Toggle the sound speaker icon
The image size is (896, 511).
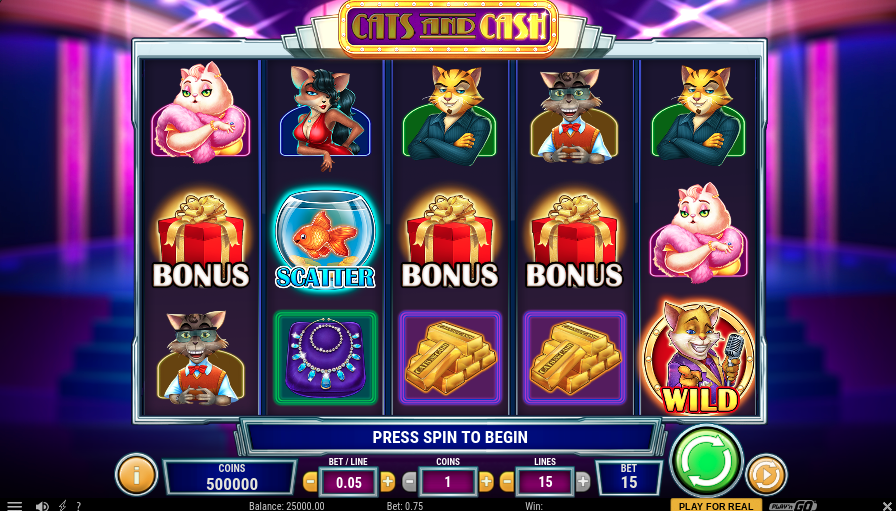pos(42,506)
